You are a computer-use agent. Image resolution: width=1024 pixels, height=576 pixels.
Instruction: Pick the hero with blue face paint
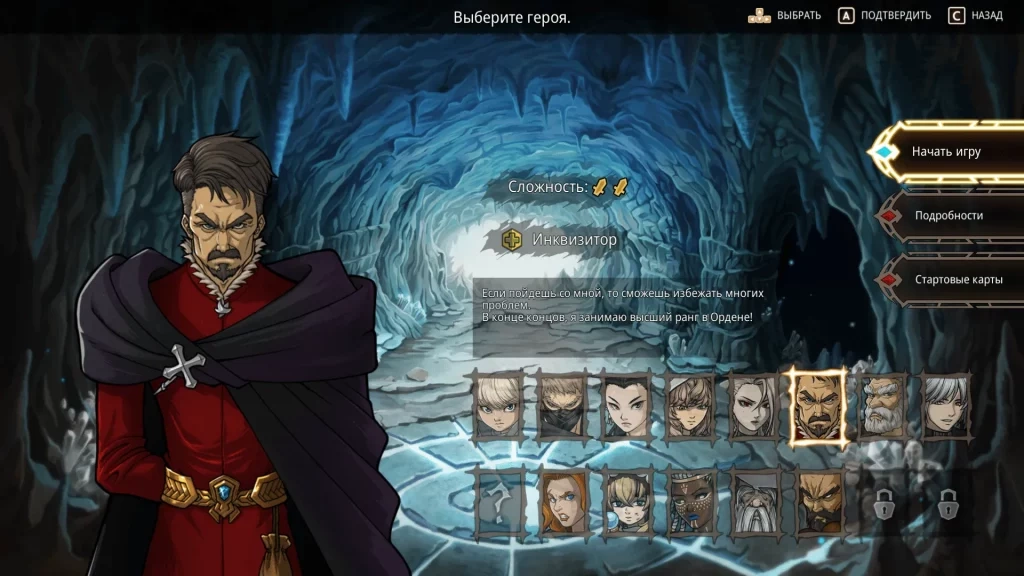pyautogui.click(x=691, y=502)
